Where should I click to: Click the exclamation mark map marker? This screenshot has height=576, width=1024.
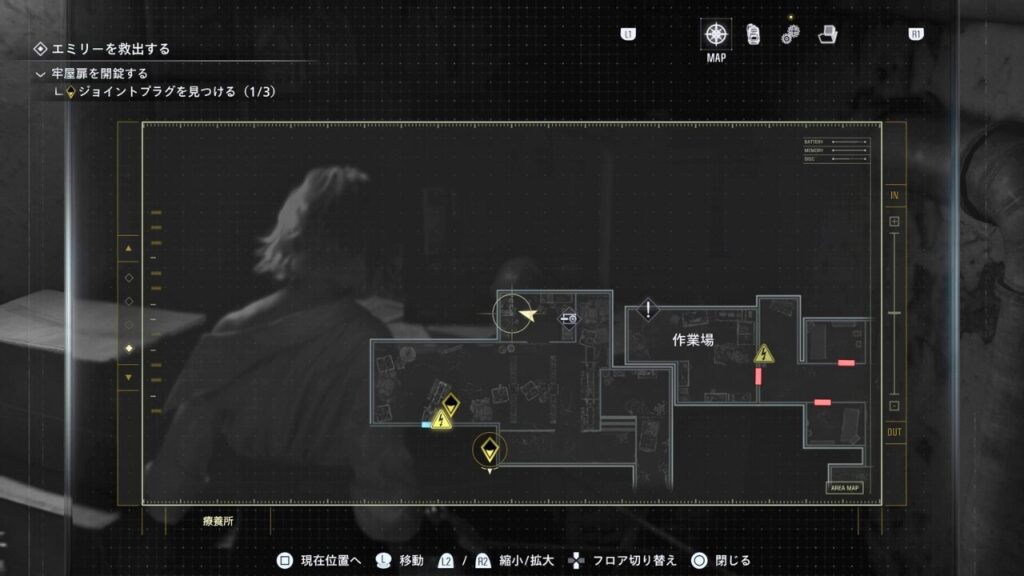pos(649,310)
